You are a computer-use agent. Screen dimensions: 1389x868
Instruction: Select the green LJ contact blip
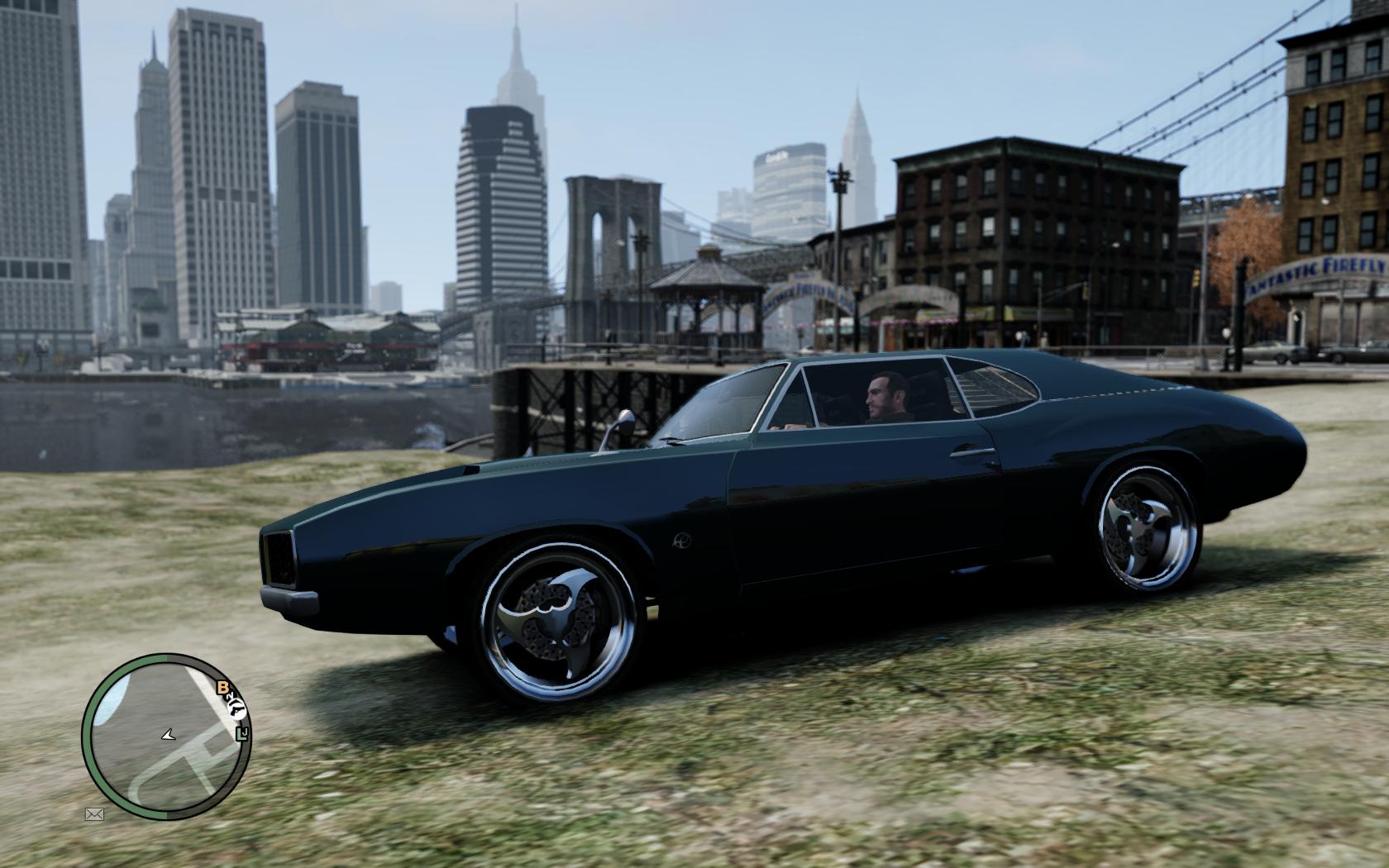click(x=242, y=733)
